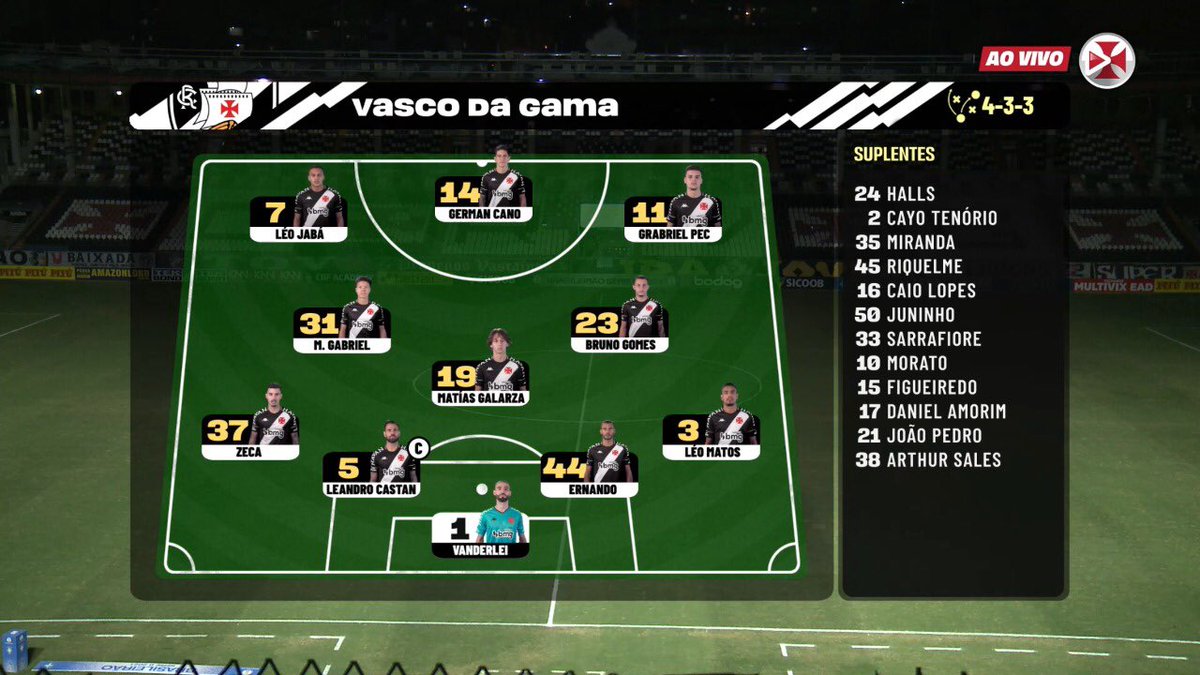Pick Zeca's number 37 card
Viewport: 1200px width, 675px height.
click(x=250, y=436)
